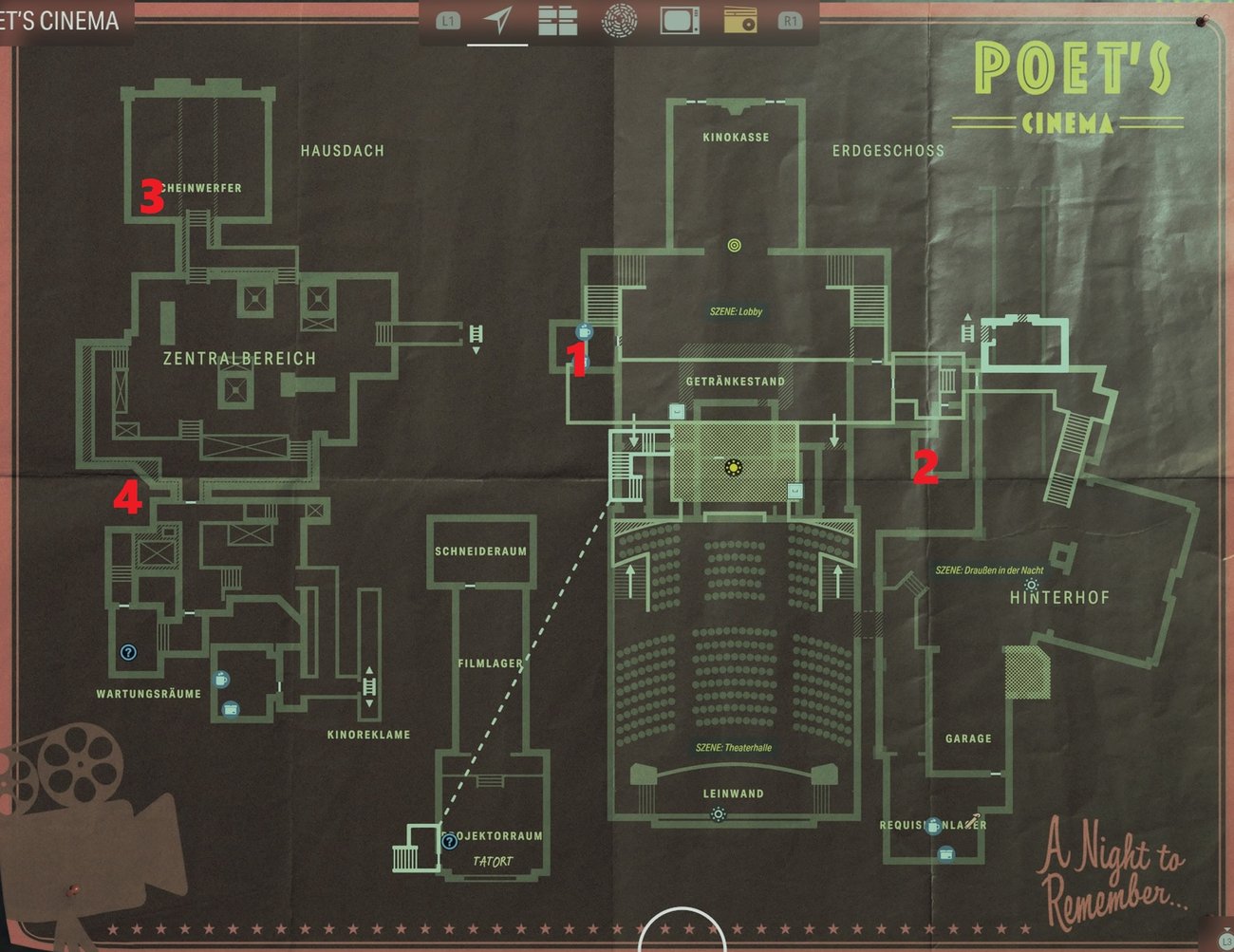
Task: Click the yellow player position marker
Action: (733, 466)
